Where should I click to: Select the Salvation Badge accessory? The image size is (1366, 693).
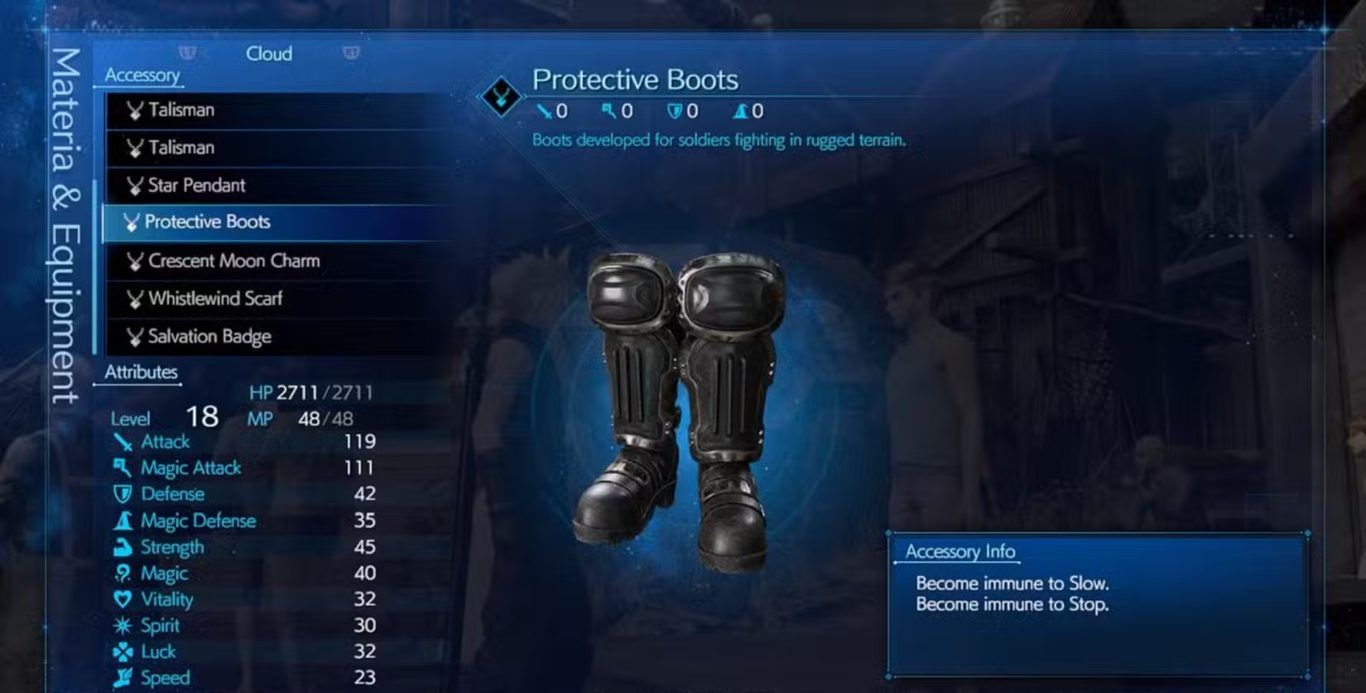pyautogui.click(x=209, y=337)
